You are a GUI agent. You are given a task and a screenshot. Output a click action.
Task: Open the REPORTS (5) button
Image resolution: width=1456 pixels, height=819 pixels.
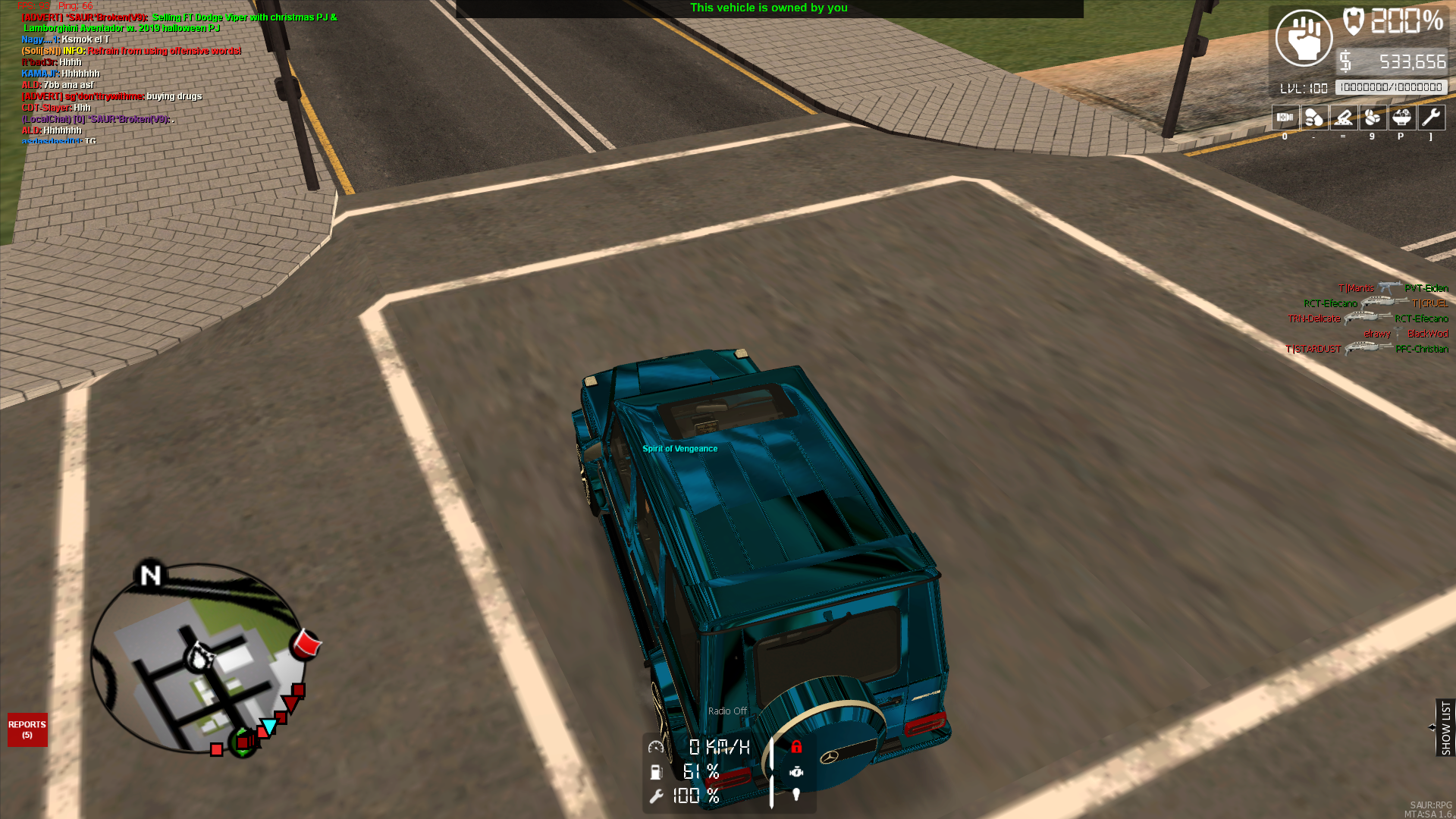point(27,730)
